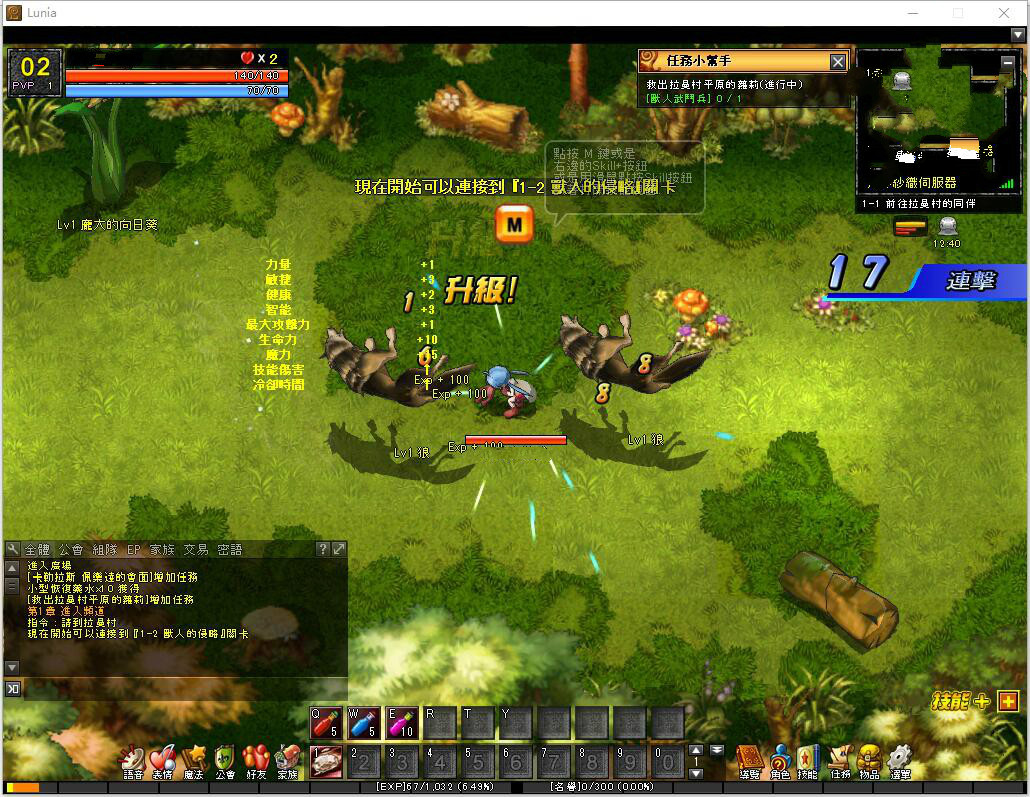Close the 任務小幫手 quest helper panel

838,62
